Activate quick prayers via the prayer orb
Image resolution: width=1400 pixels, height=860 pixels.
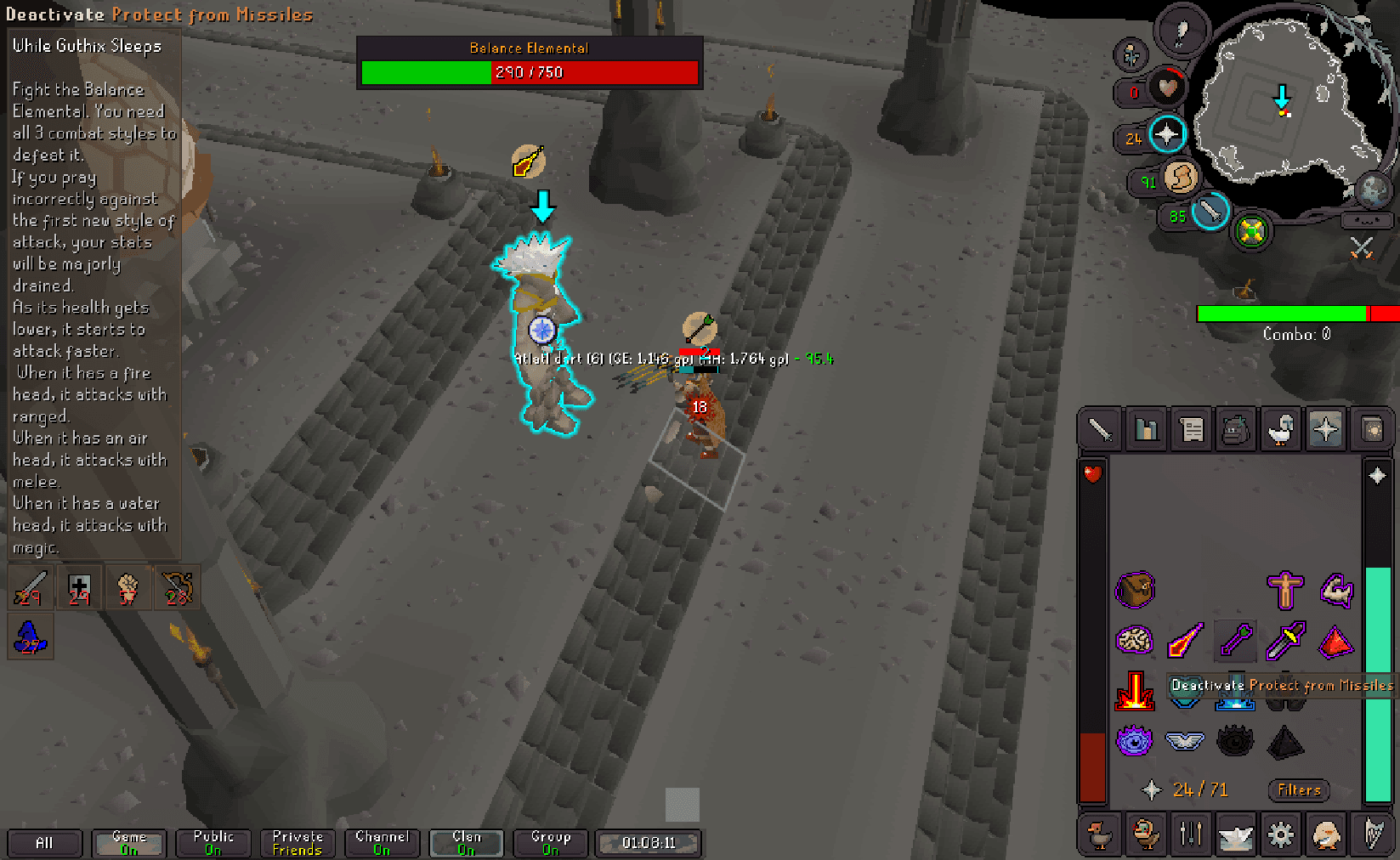point(1165,133)
